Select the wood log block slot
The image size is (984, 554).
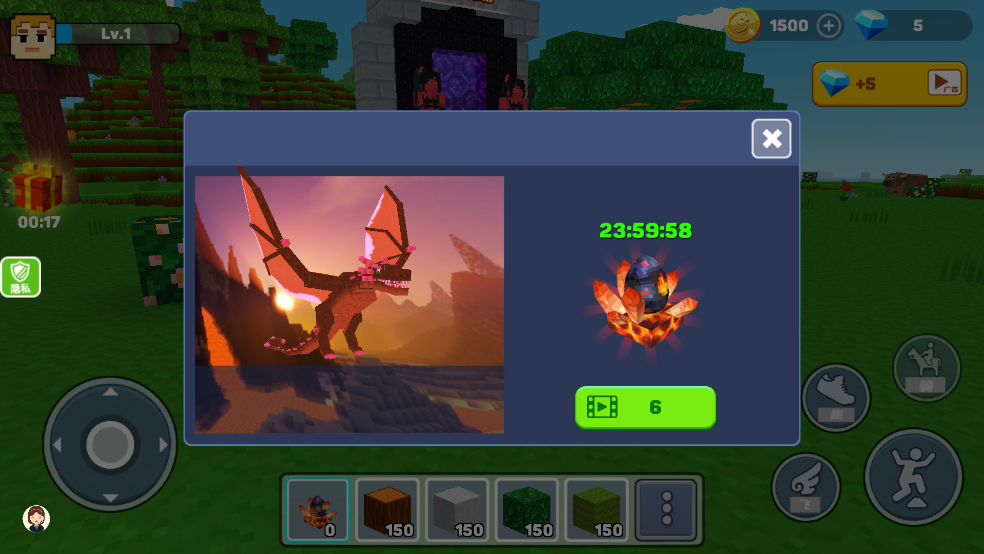click(x=387, y=509)
